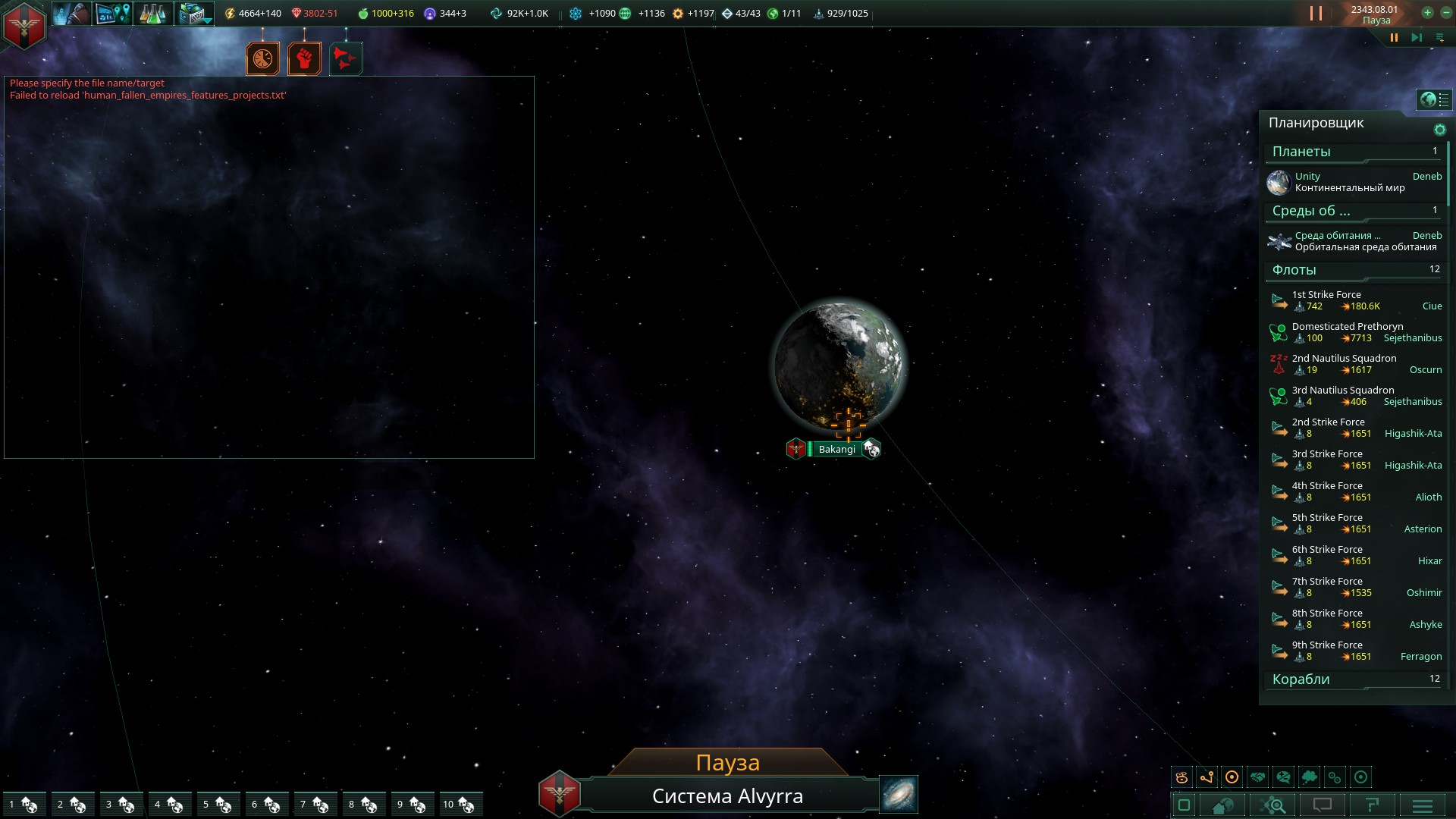
Task: Click the red ships notification icon
Action: 346,58
